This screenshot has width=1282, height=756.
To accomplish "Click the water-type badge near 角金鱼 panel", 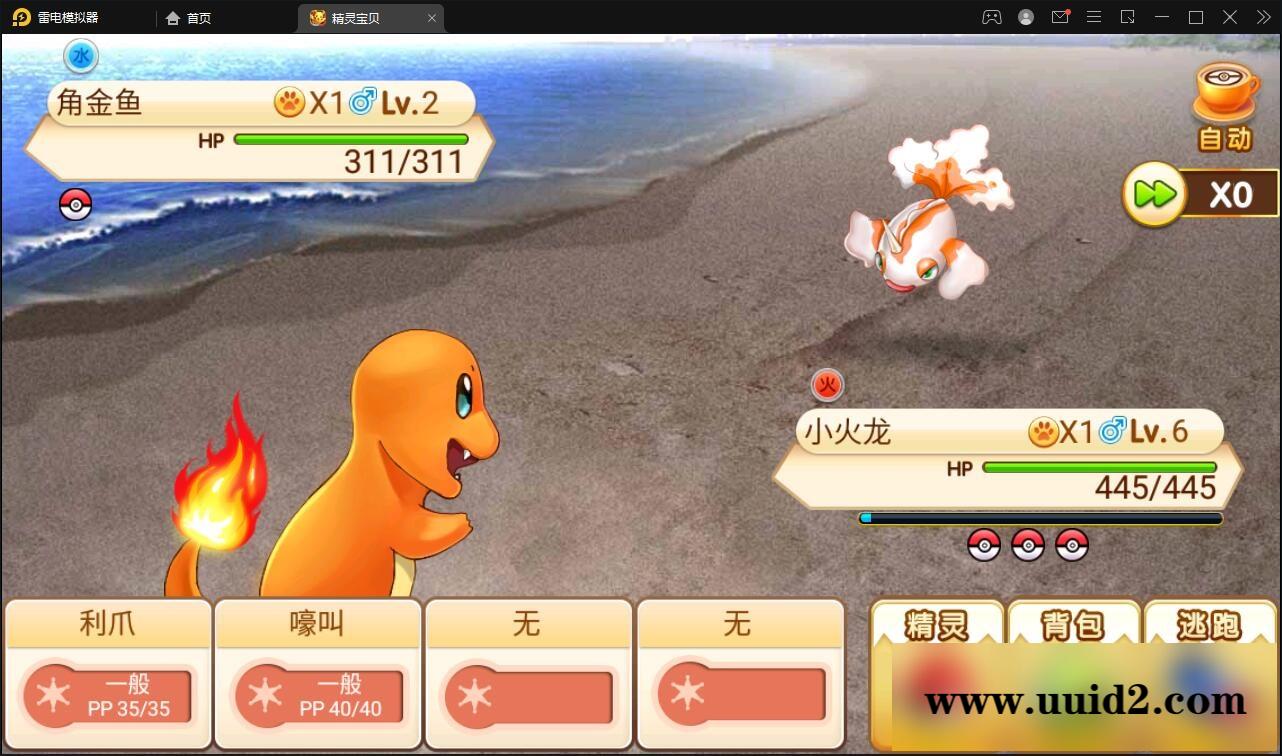I will (x=80, y=56).
